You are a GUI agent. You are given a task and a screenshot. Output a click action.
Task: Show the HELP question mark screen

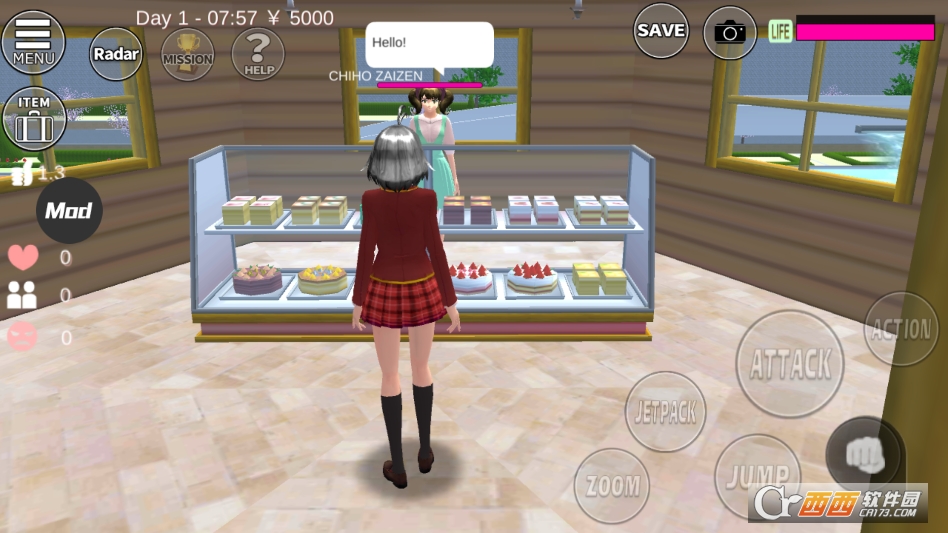pos(258,53)
